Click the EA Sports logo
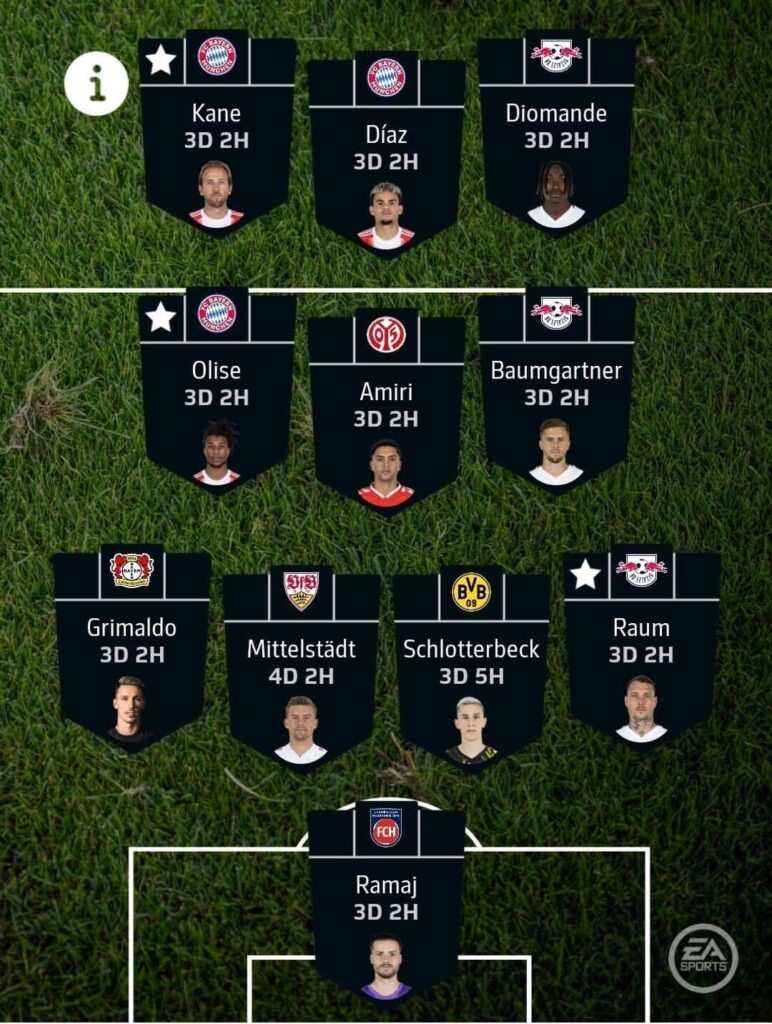 click(703, 957)
